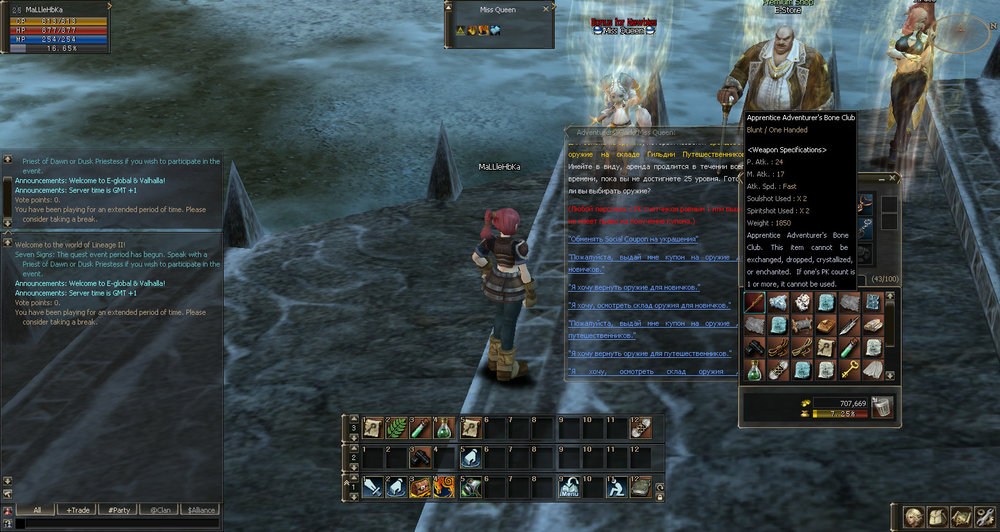Switch chat to the +Trade tab
Viewport: 1000px width, 532px height.
click(x=77, y=510)
